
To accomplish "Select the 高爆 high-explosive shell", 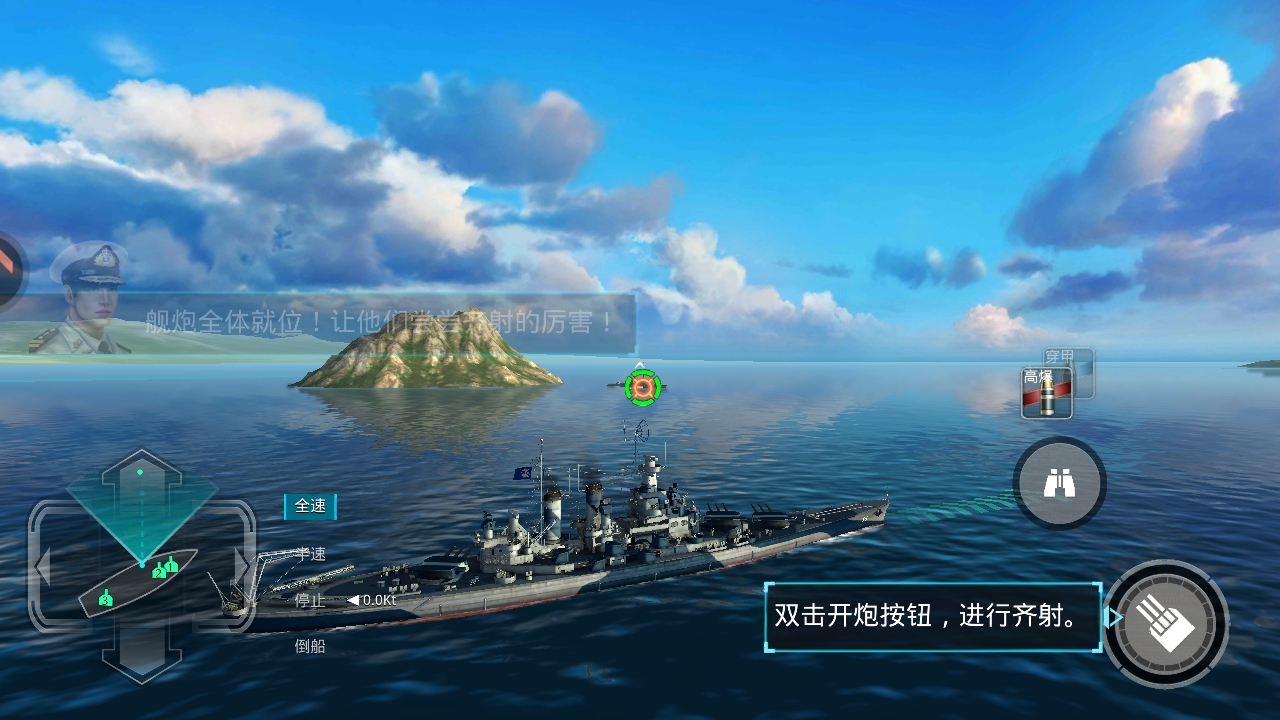I will point(1045,393).
